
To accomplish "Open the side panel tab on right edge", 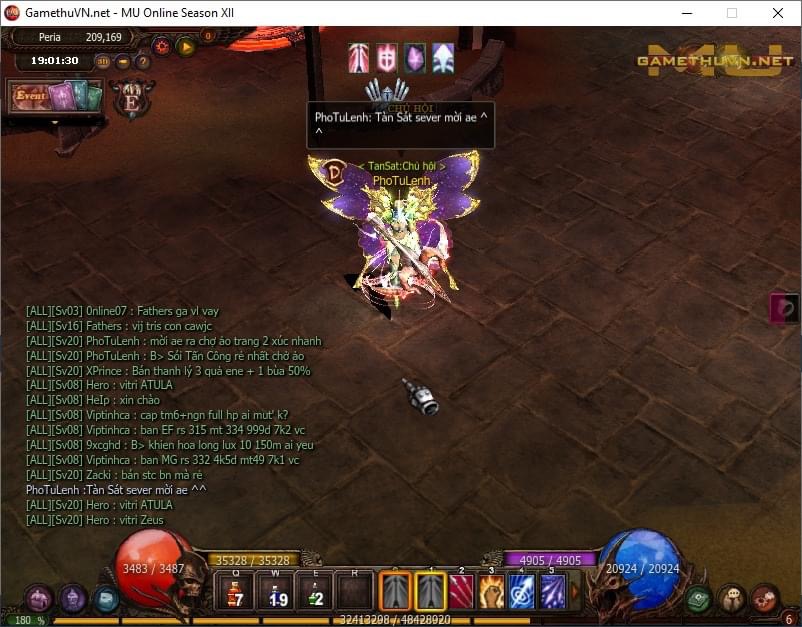I will pos(786,307).
